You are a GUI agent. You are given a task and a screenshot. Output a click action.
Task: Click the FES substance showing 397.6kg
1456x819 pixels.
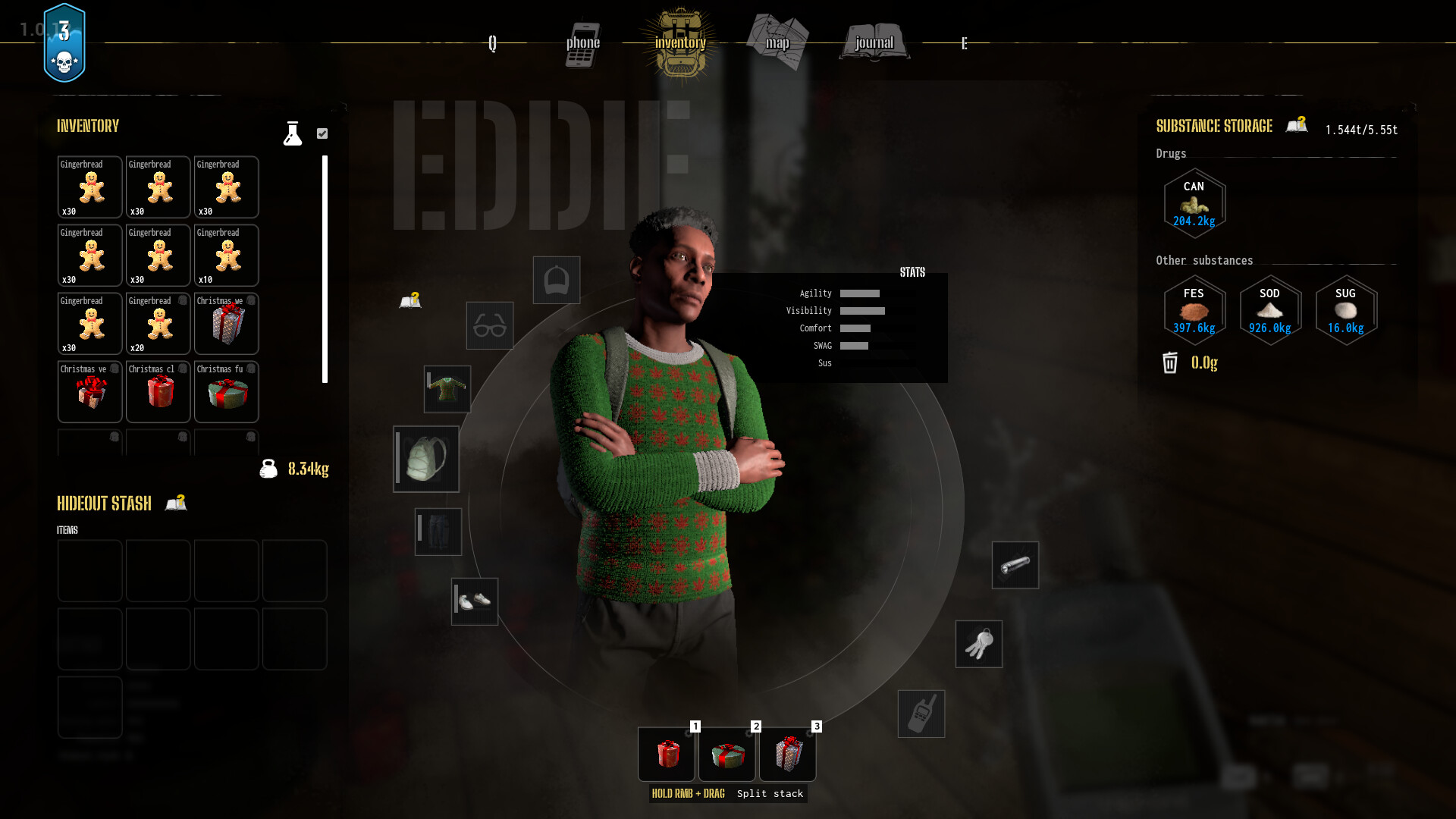tap(1194, 311)
